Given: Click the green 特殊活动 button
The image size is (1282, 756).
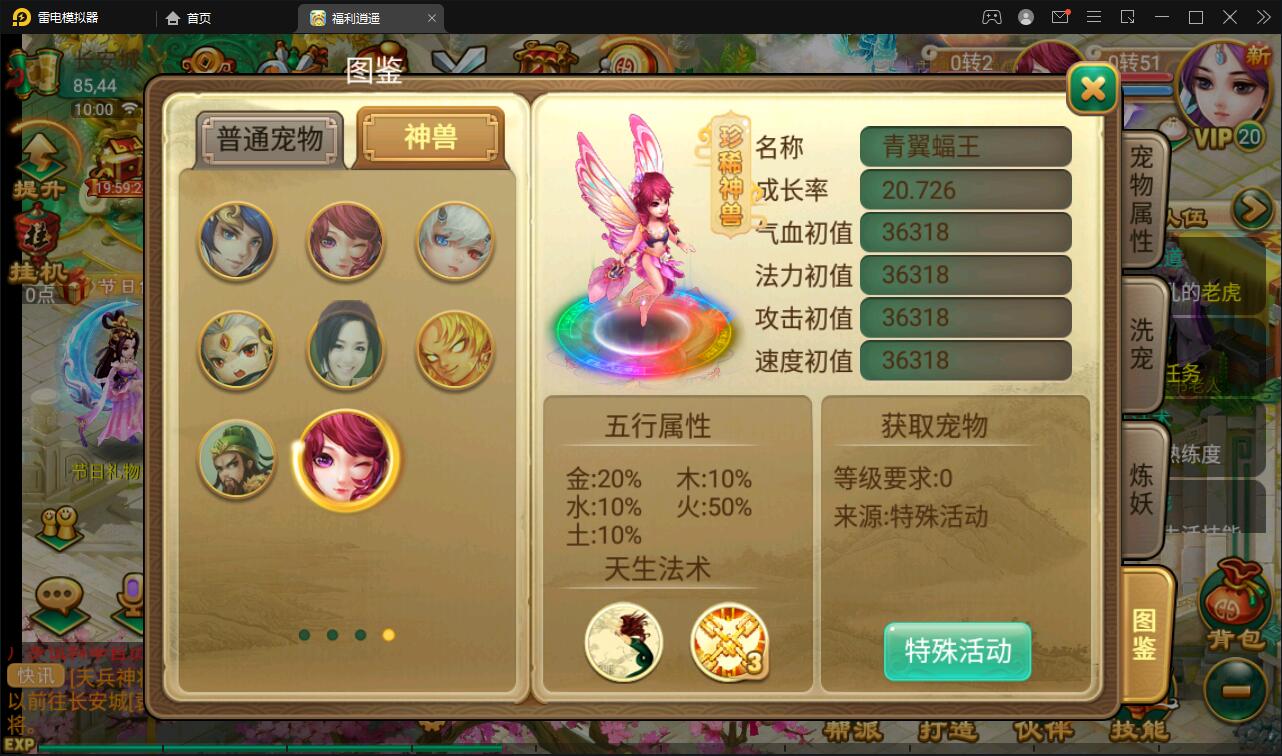Looking at the screenshot, I should point(956,652).
